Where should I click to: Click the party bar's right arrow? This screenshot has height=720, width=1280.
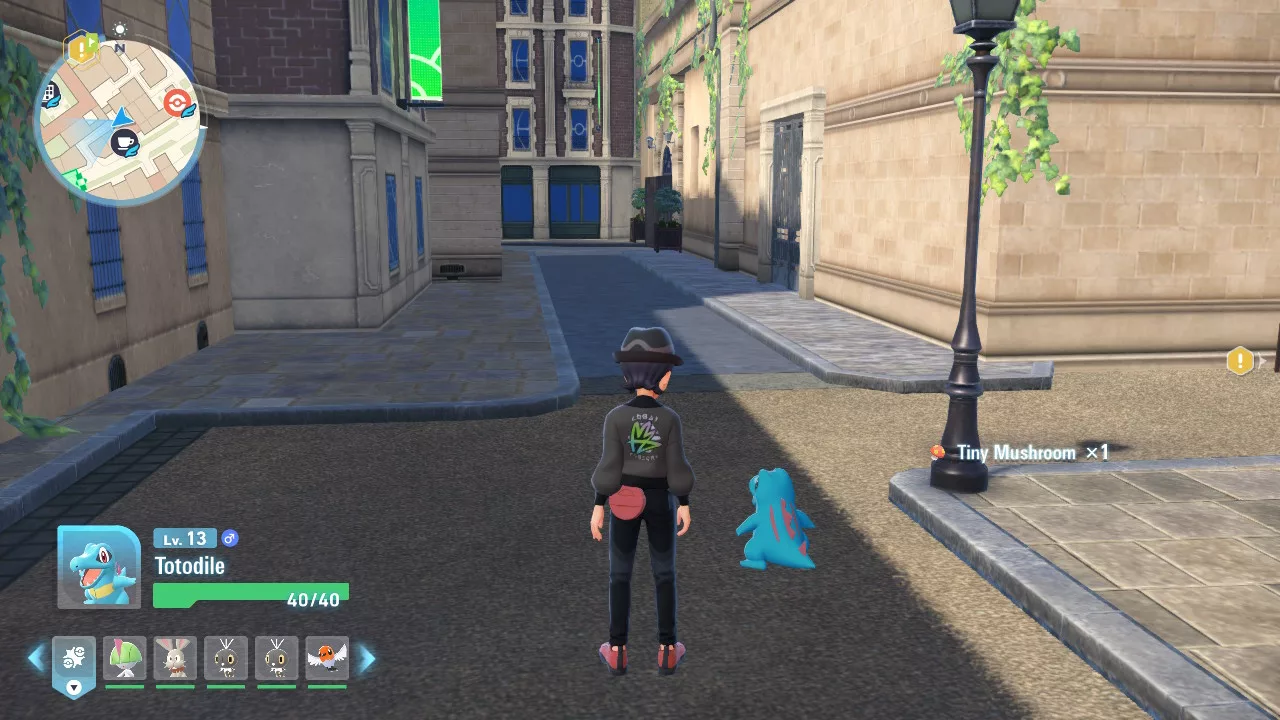(x=367, y=658)
